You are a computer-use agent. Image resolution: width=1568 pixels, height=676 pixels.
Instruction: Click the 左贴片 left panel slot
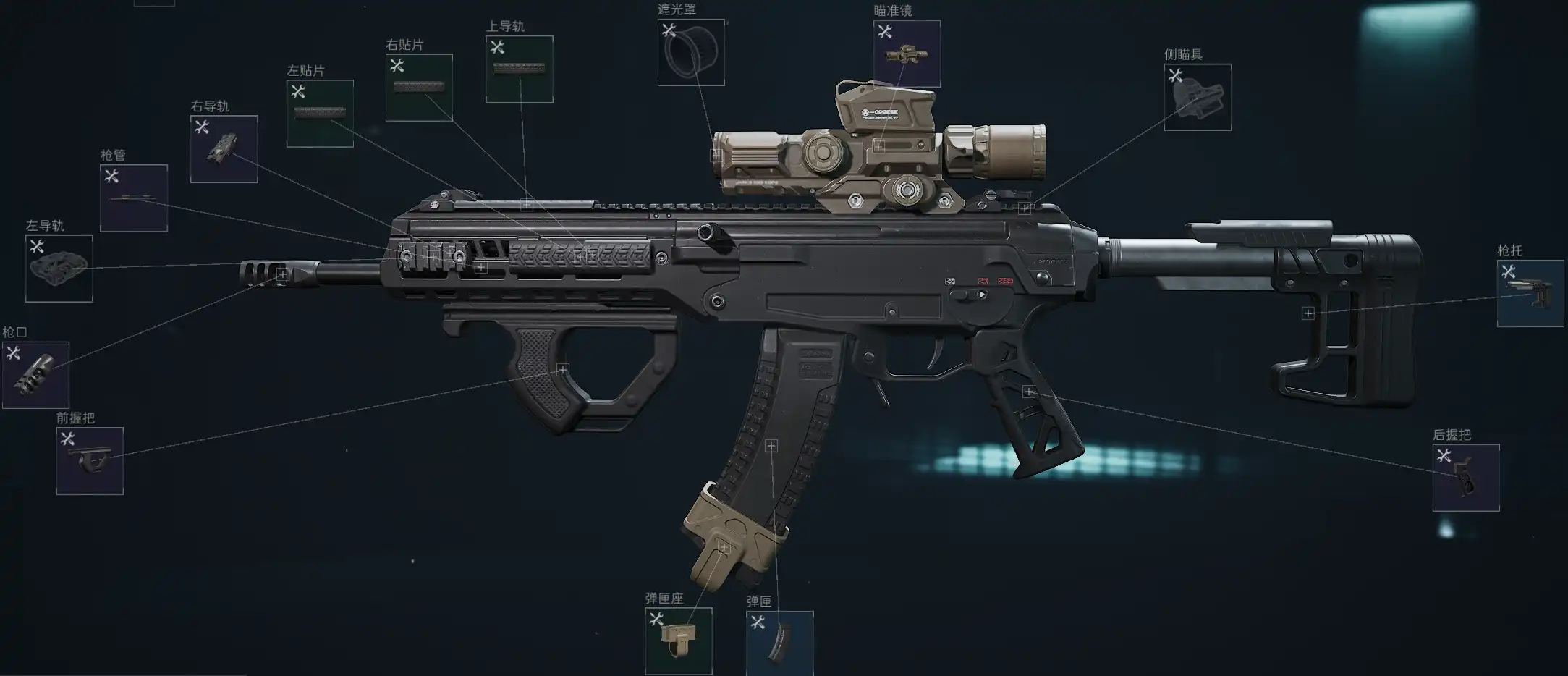pyautogui.click(x=320, y=114)
